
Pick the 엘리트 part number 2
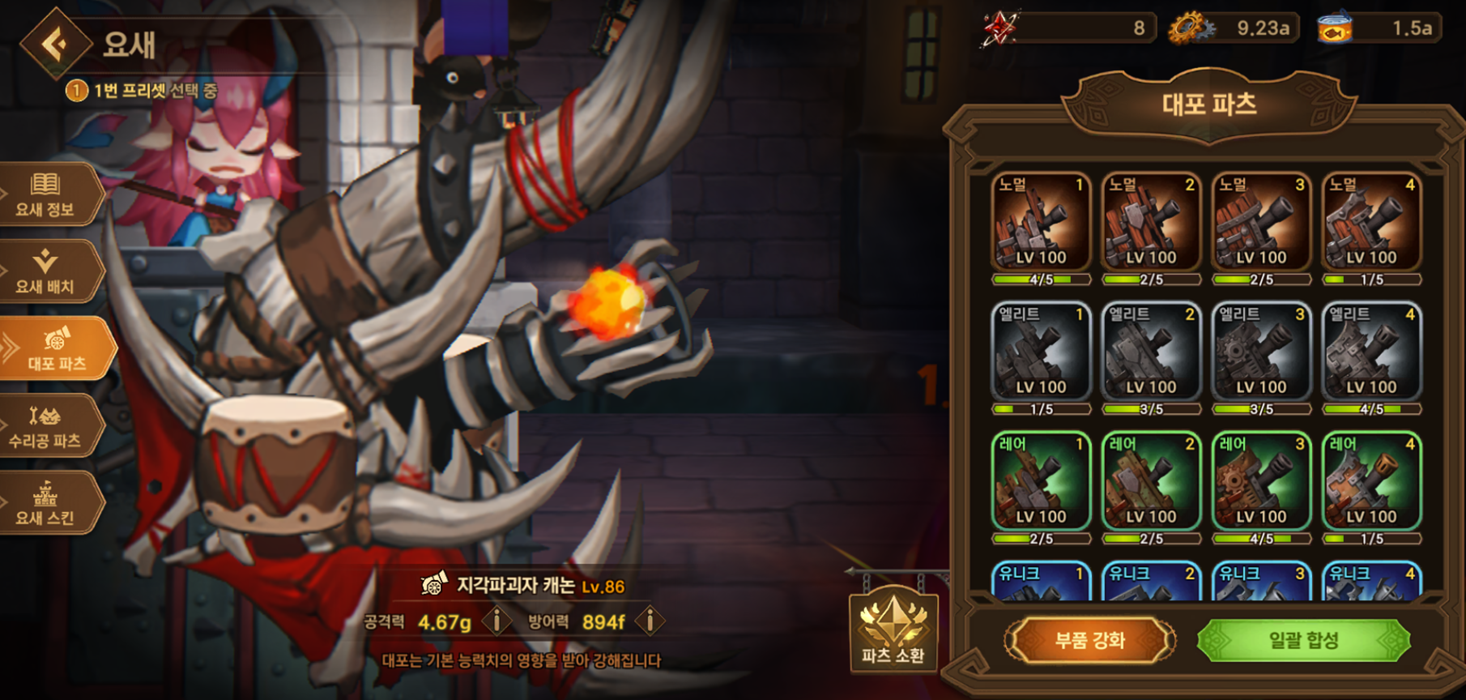(1151, 352)
